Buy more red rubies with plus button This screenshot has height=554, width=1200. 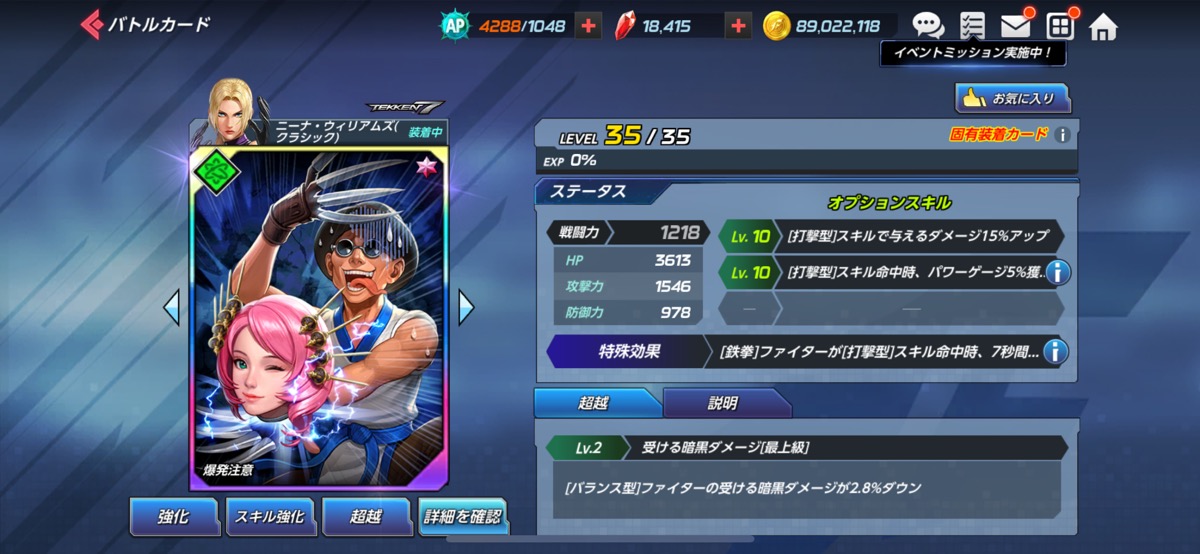tap(738, 26)
